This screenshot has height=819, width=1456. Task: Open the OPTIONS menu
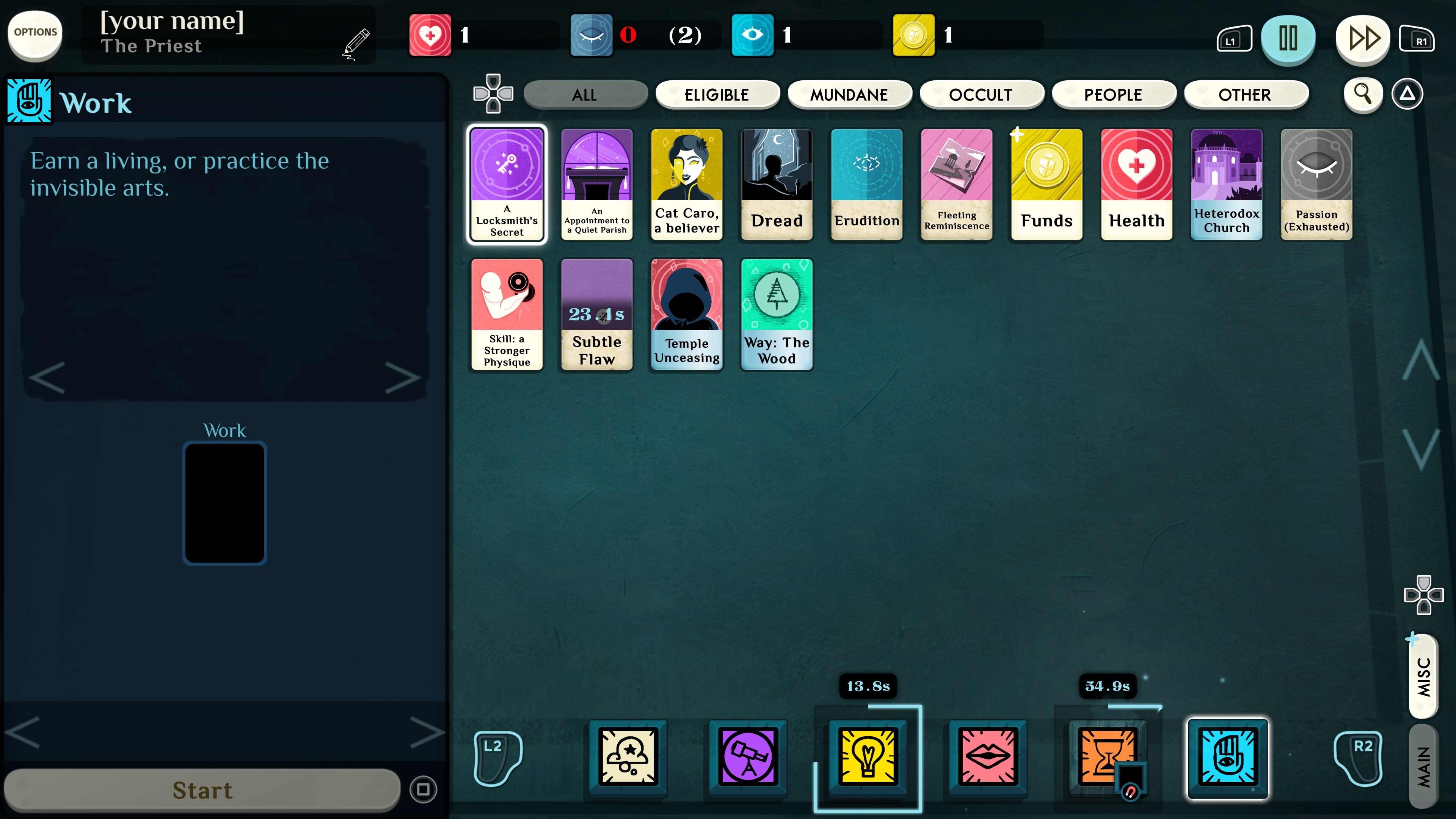35,34
